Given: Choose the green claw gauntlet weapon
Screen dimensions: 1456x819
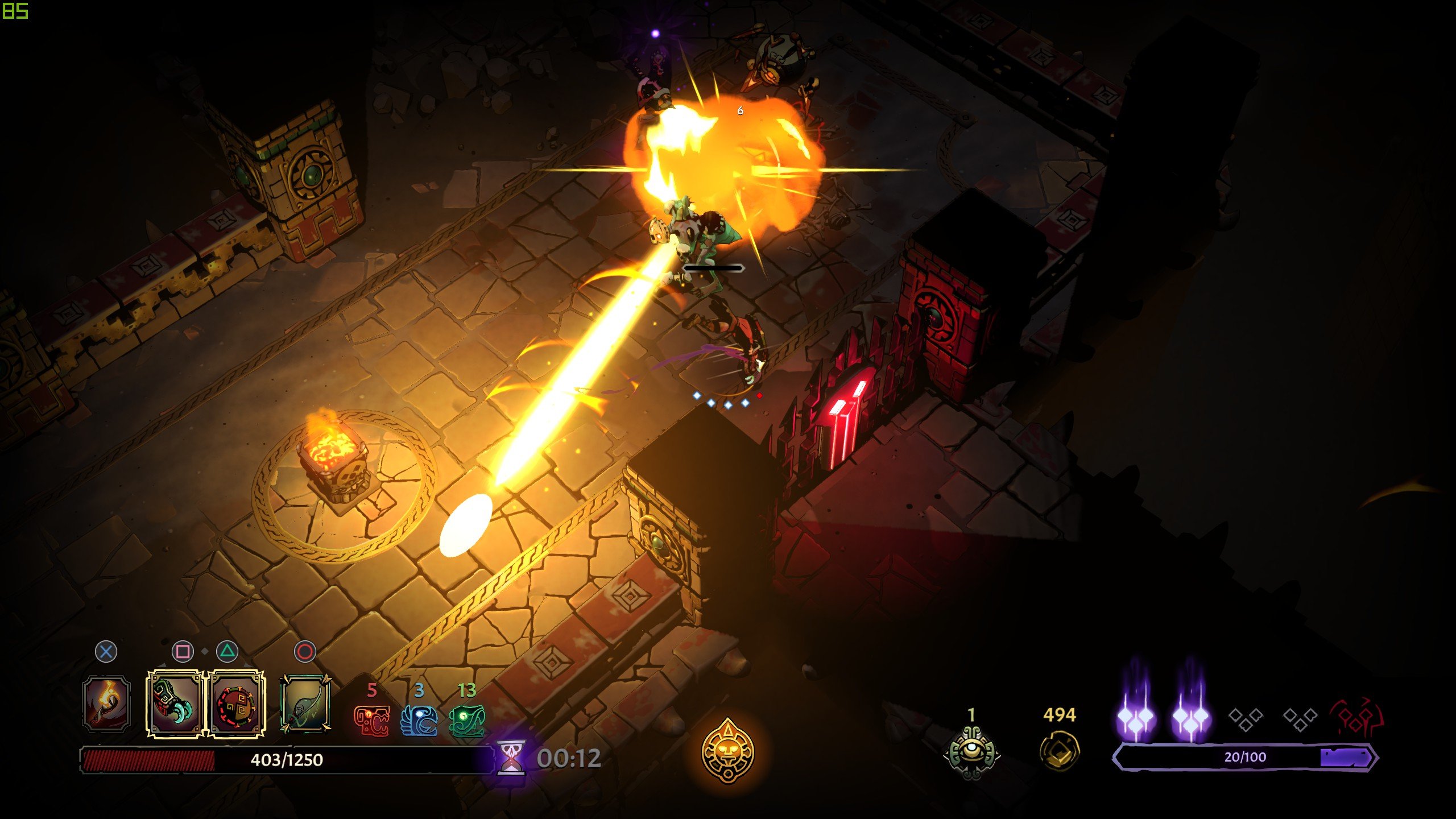Looking at the screenshot, I should 175,704.
